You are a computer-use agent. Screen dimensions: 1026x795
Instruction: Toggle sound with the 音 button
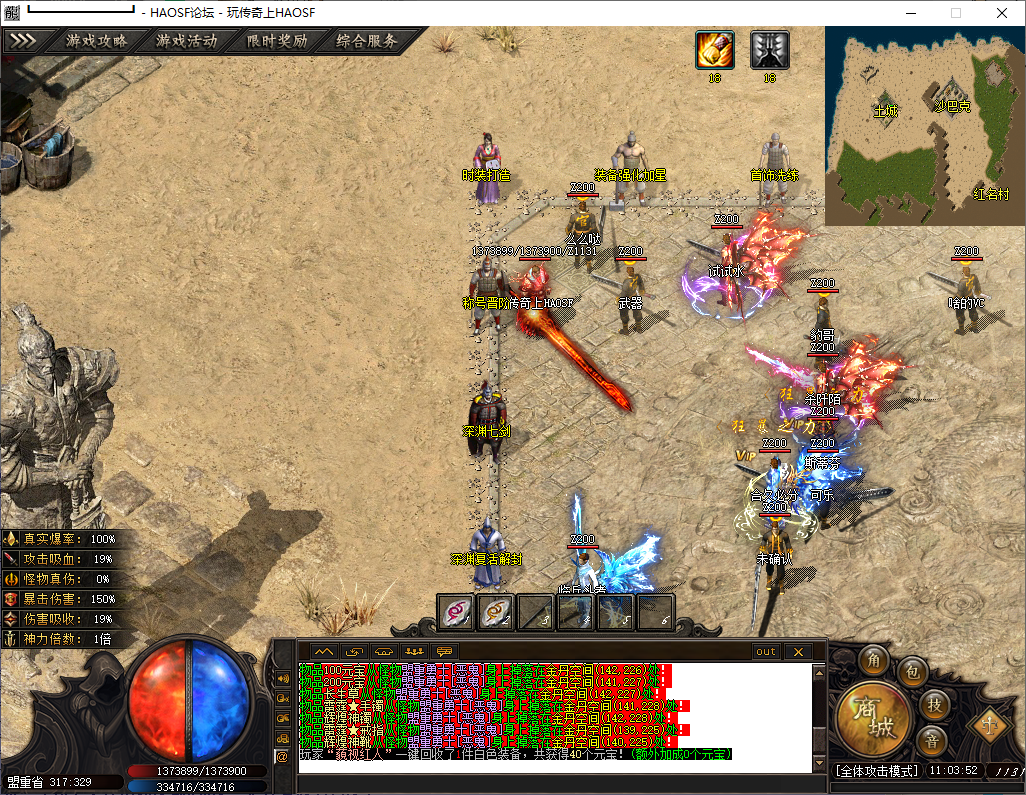[x=932, y=741]
